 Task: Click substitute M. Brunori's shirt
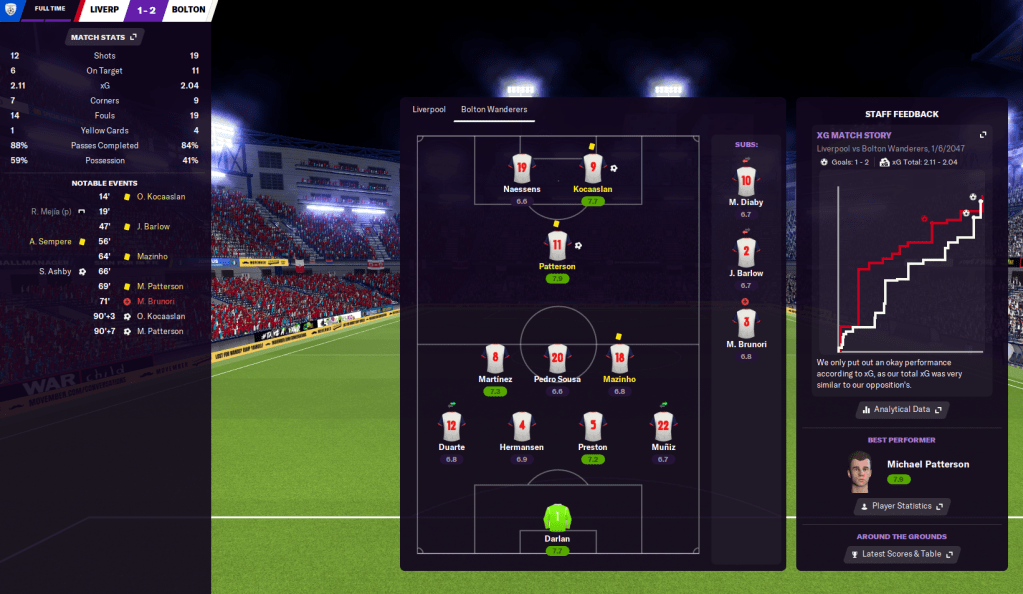pos(745,323)
